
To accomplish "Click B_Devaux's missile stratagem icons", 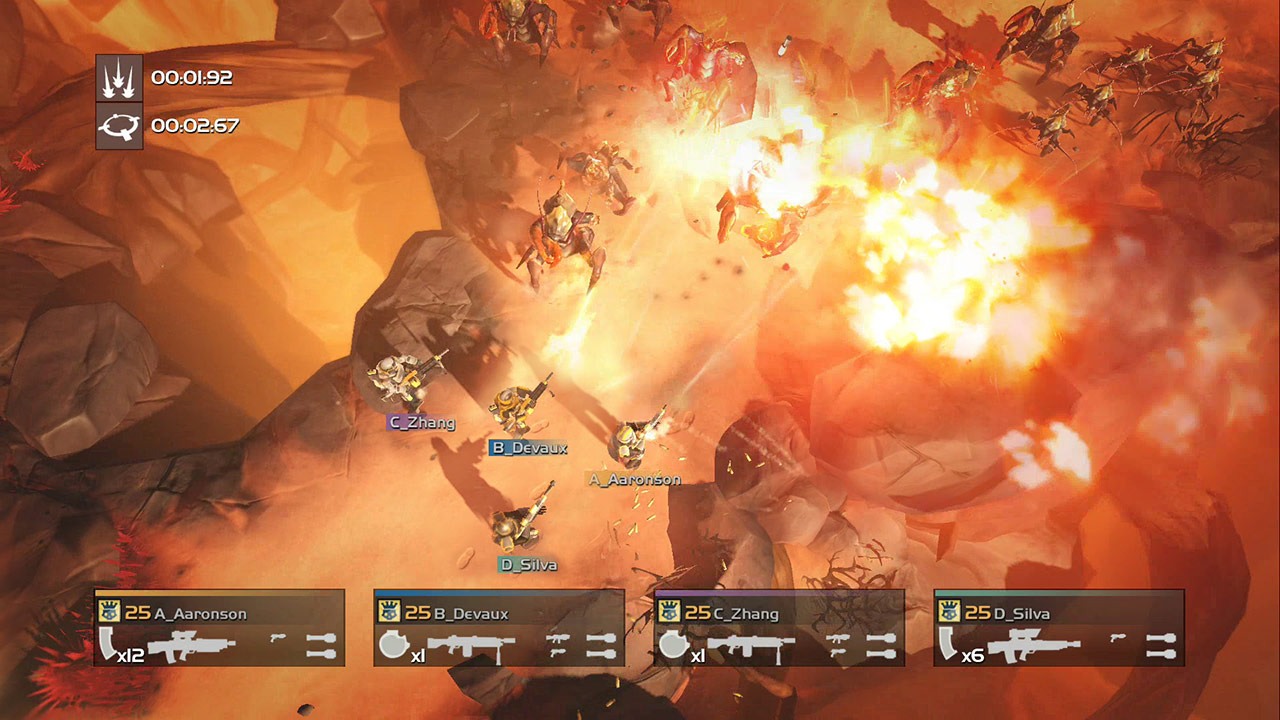I will click(x=599, y=645).
